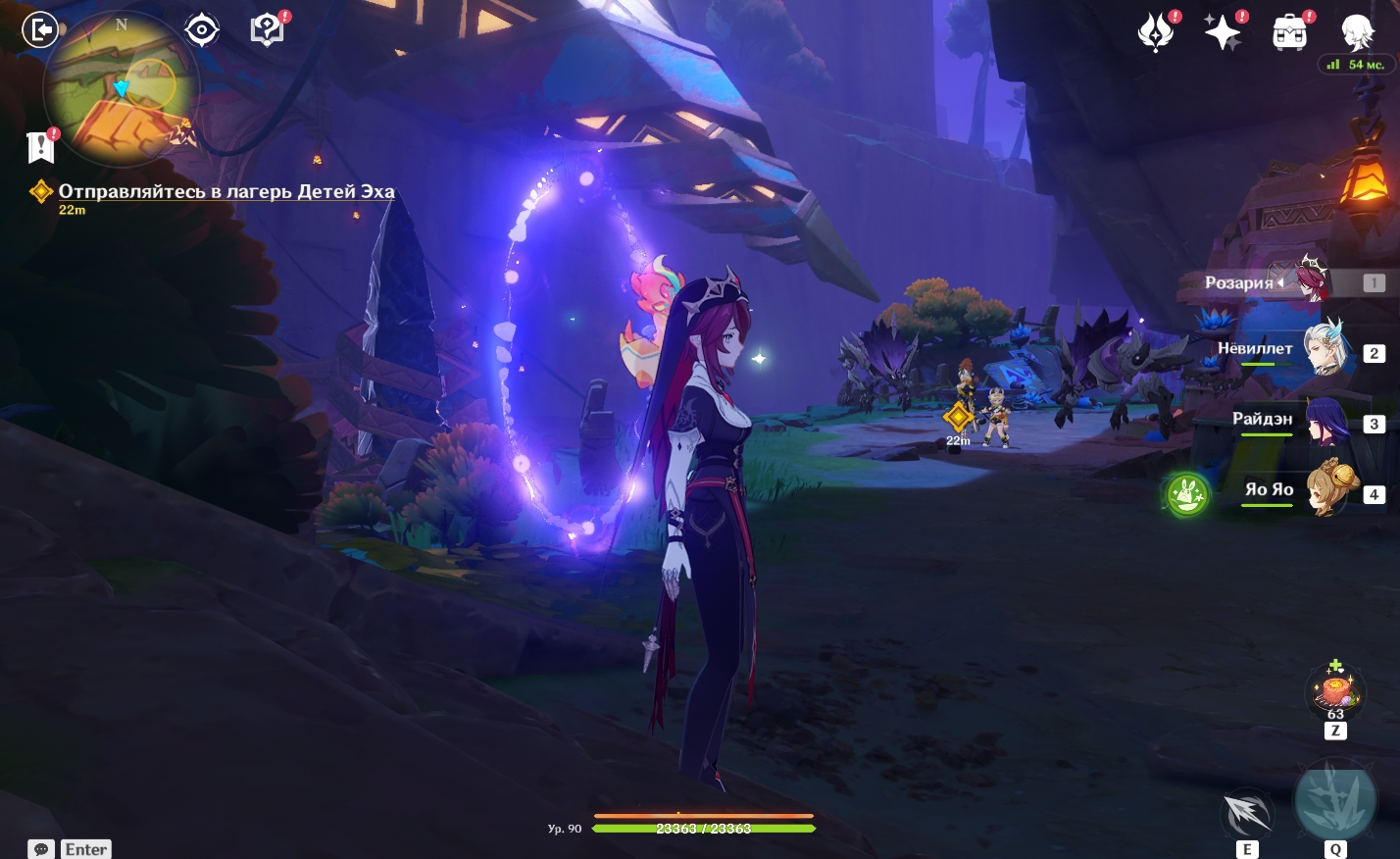Click the exit door icon
Screen dimensions: 1400x859
tap(40, 30)
